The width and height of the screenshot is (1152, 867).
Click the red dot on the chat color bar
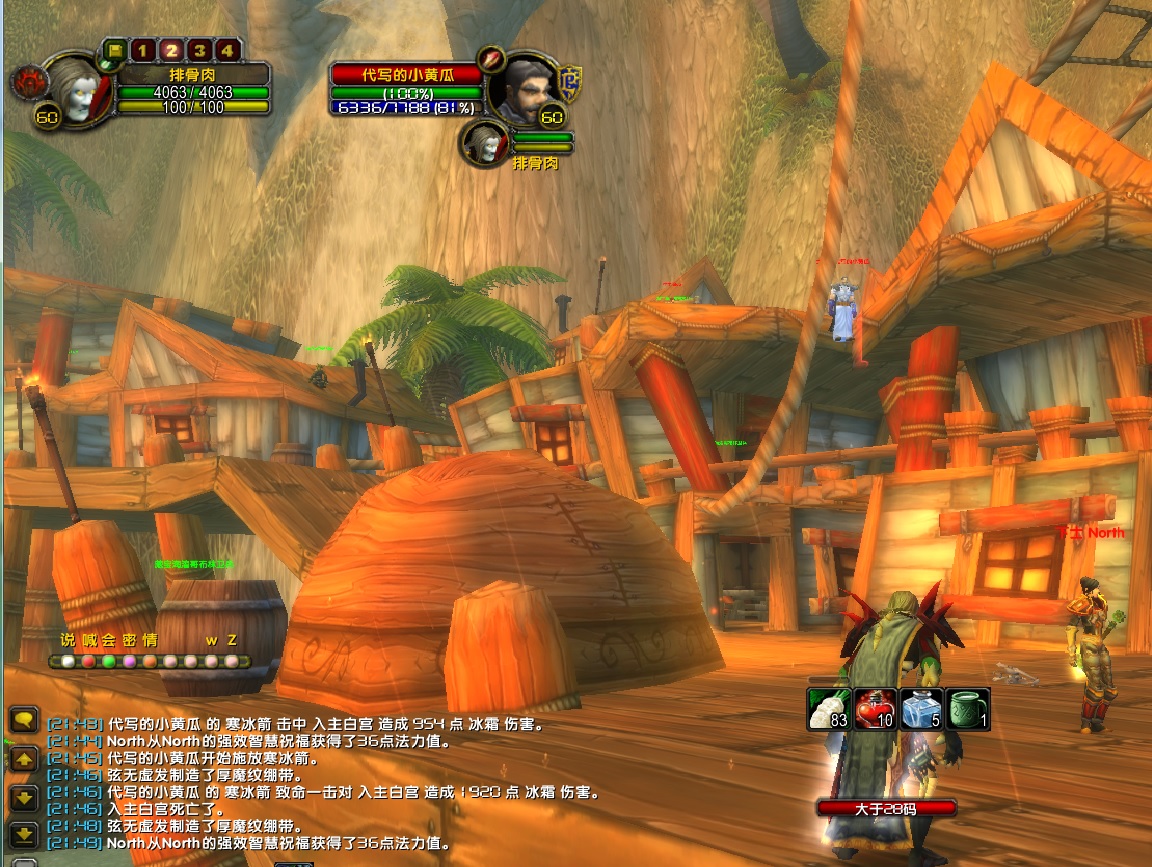click(88, 661)
